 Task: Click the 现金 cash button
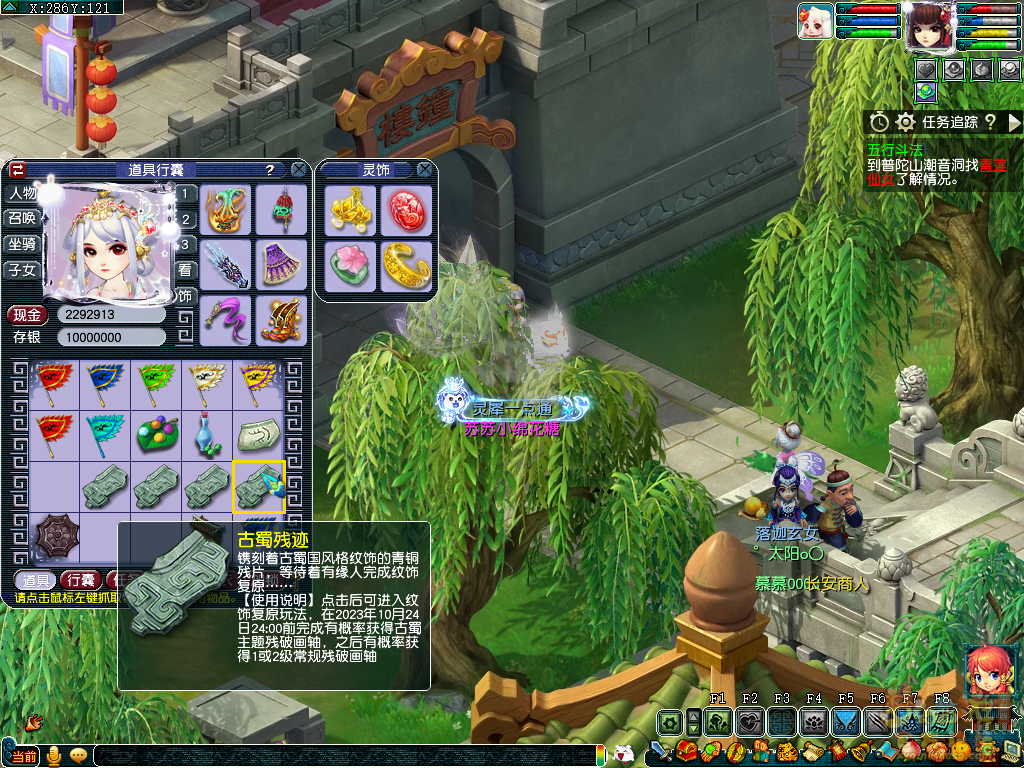coord(27,314)
